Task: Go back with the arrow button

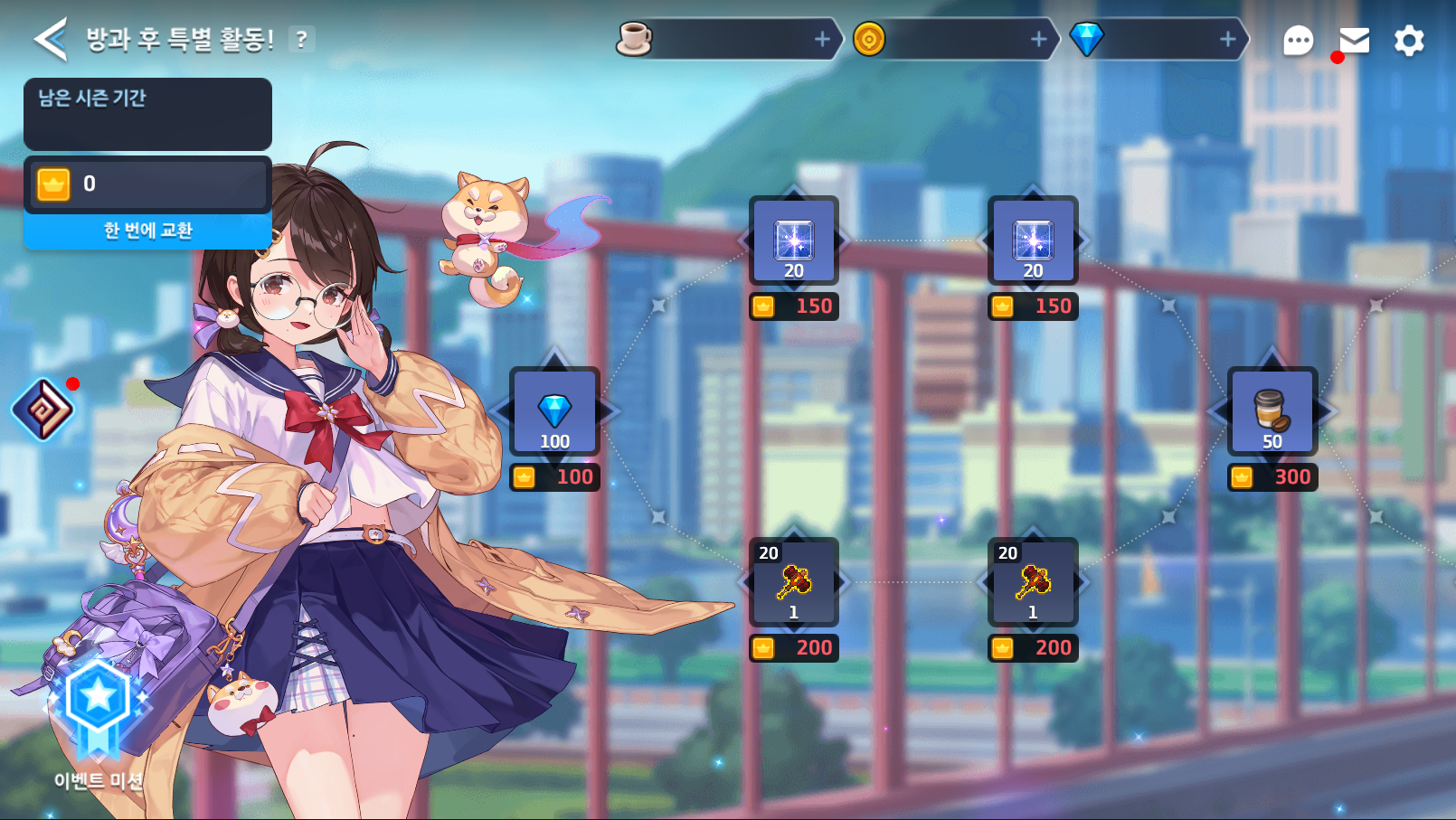Action: (51, 40)
